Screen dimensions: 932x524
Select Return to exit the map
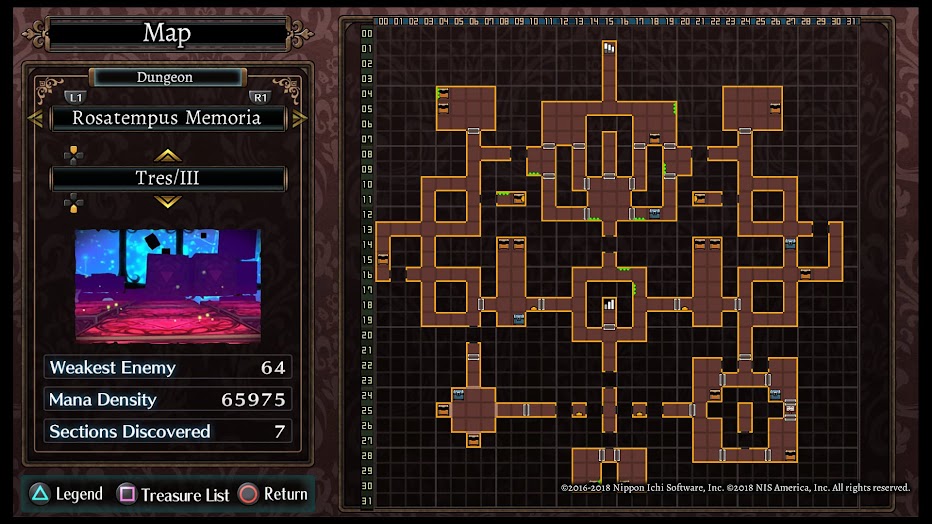273,494
